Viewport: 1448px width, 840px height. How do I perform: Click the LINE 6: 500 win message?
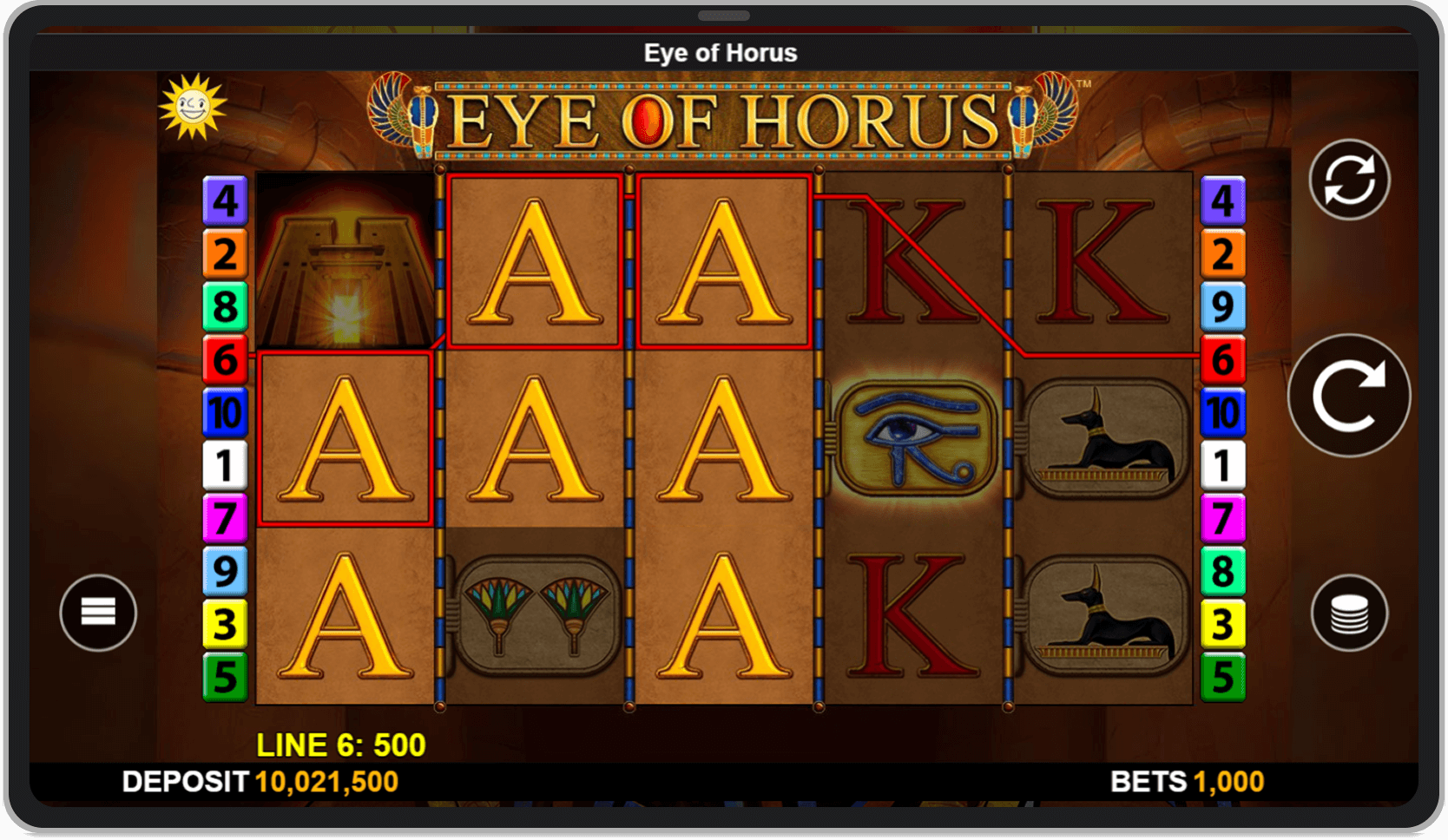[x=339, y=744]
